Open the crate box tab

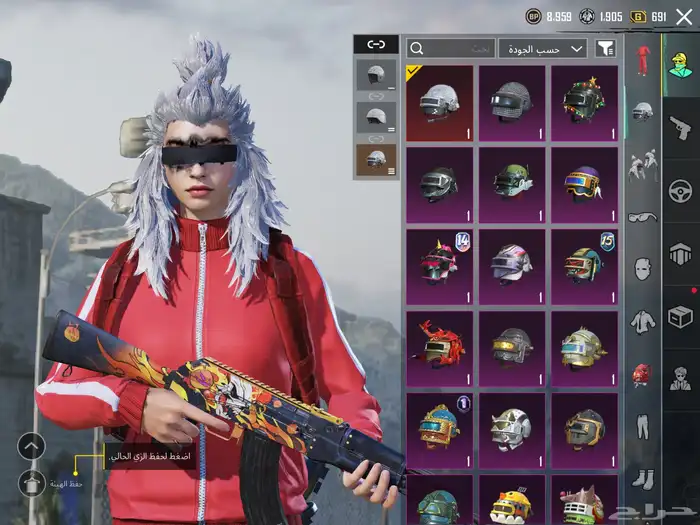click(681, 317)
